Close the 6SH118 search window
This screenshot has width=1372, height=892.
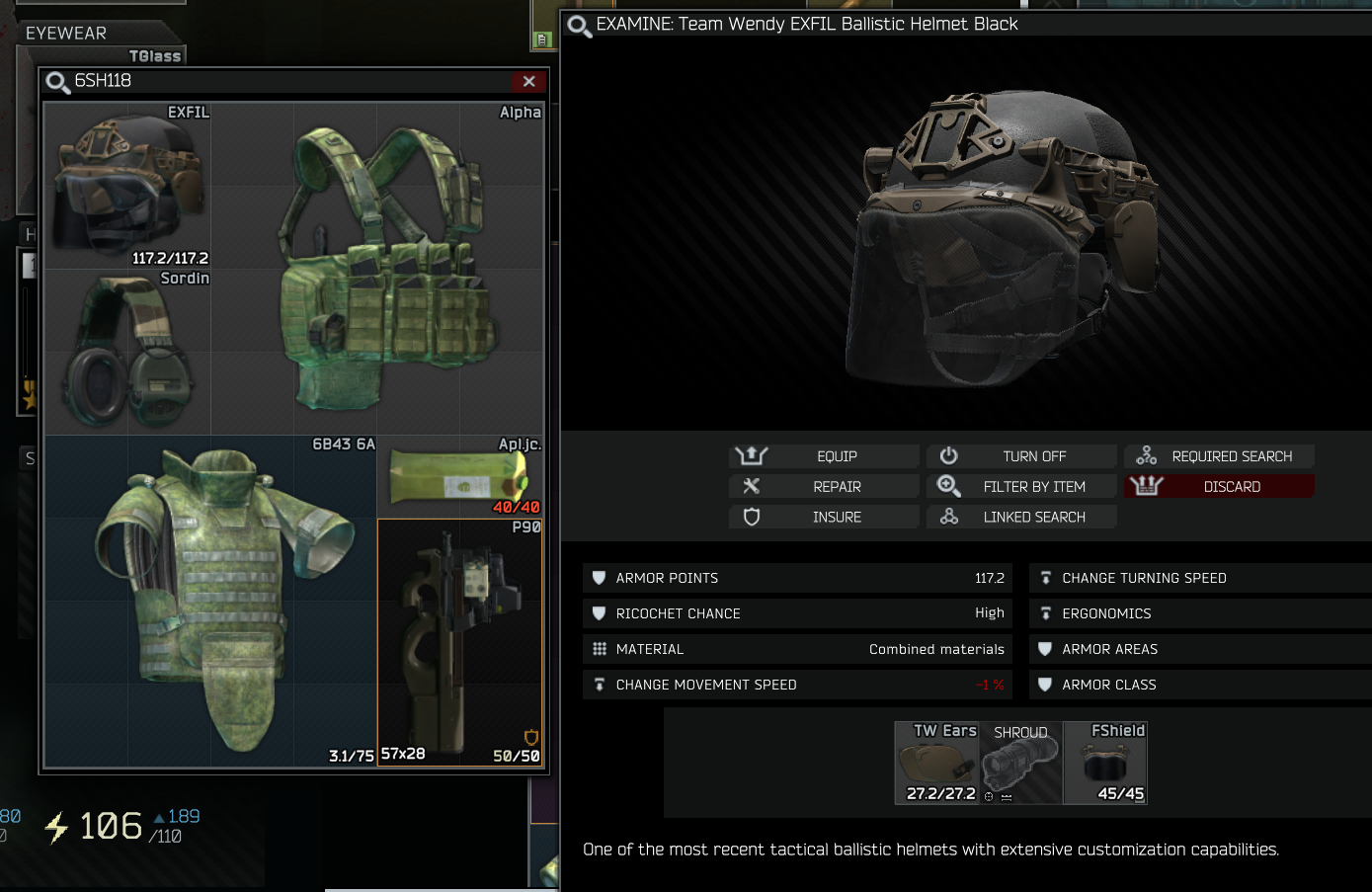pos(529,82)
